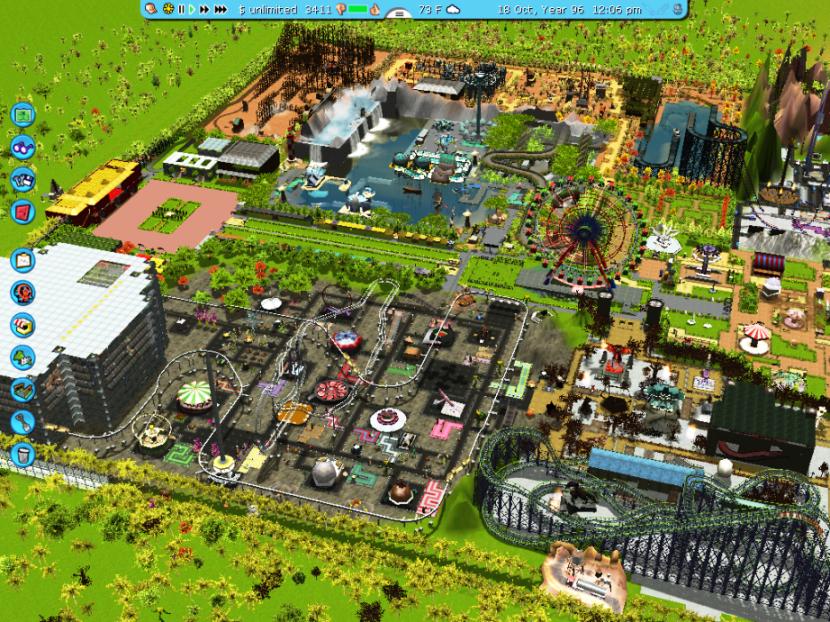Viewport: 830px width, 622px height.
Task: Activate the trash can delete tool
Action: click(22, 455)
